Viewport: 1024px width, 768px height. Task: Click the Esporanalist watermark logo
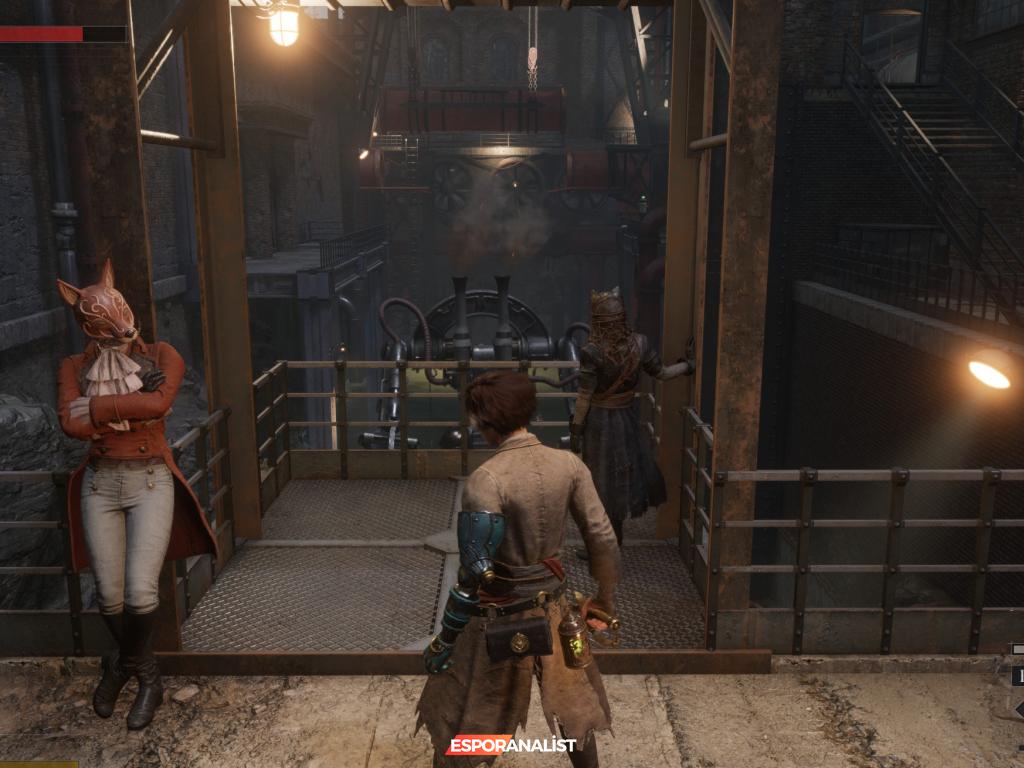[511, 745]
